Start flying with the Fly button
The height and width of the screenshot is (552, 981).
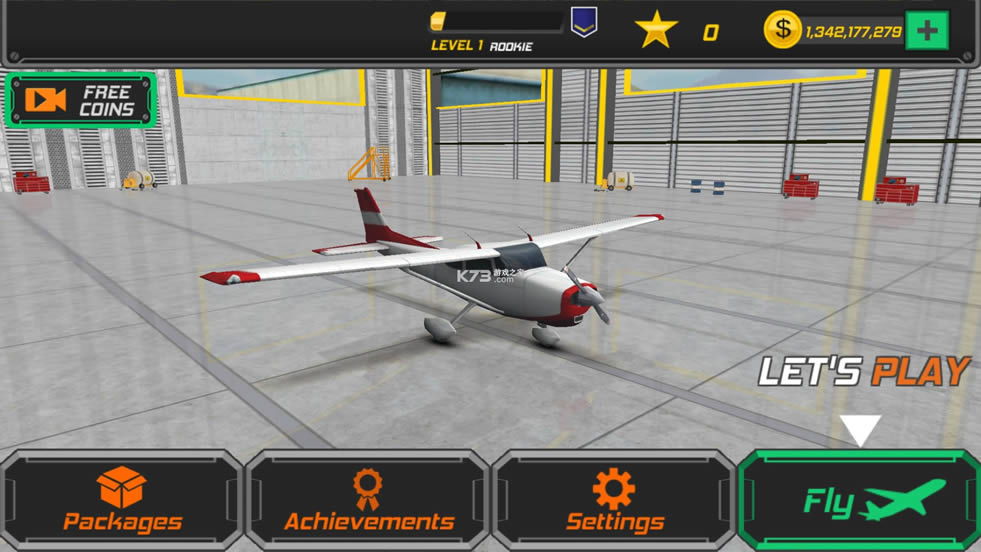(860, 500)
